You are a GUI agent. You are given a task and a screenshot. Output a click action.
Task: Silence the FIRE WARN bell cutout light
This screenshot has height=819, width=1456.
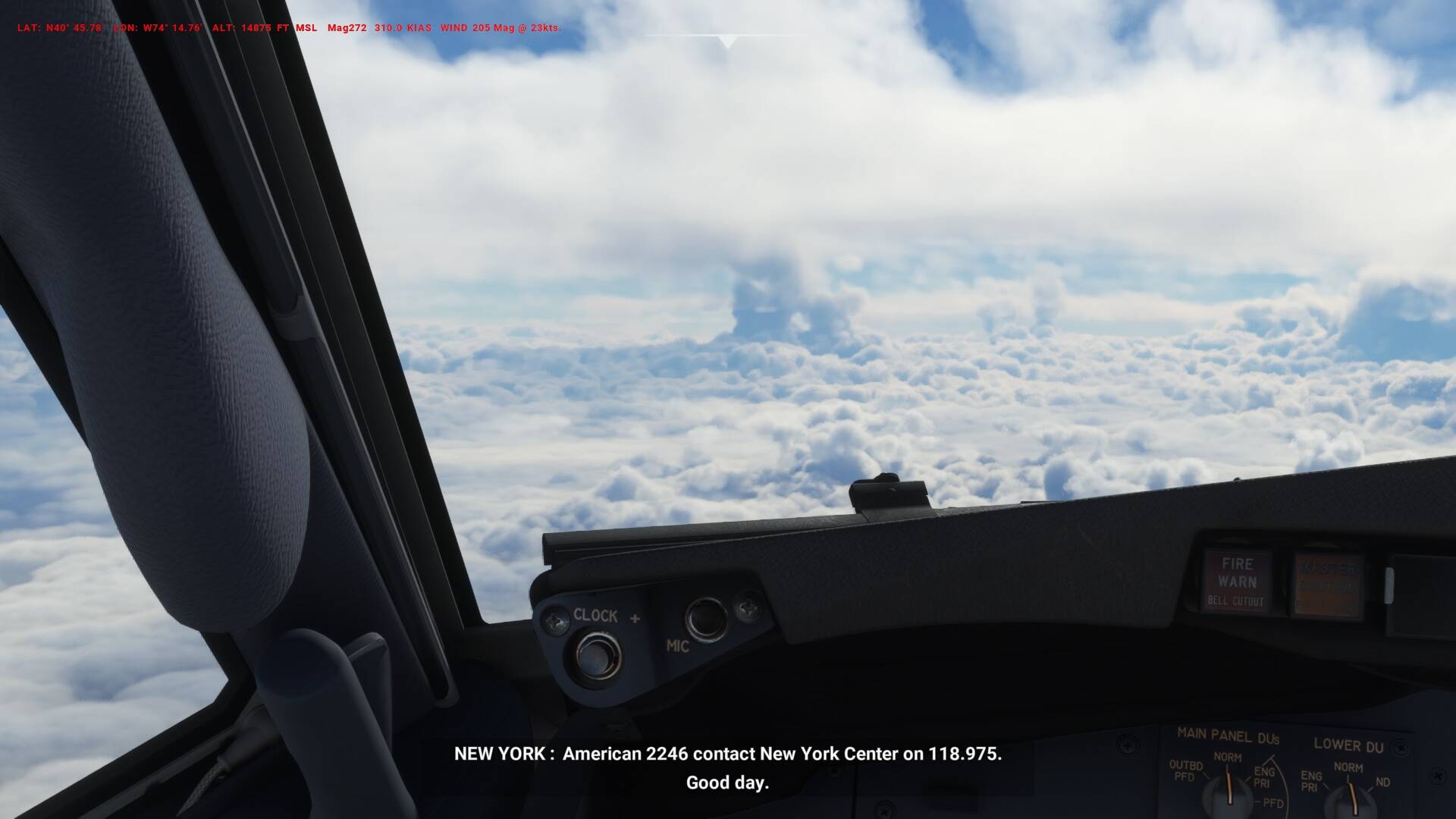click(1237, 582)
